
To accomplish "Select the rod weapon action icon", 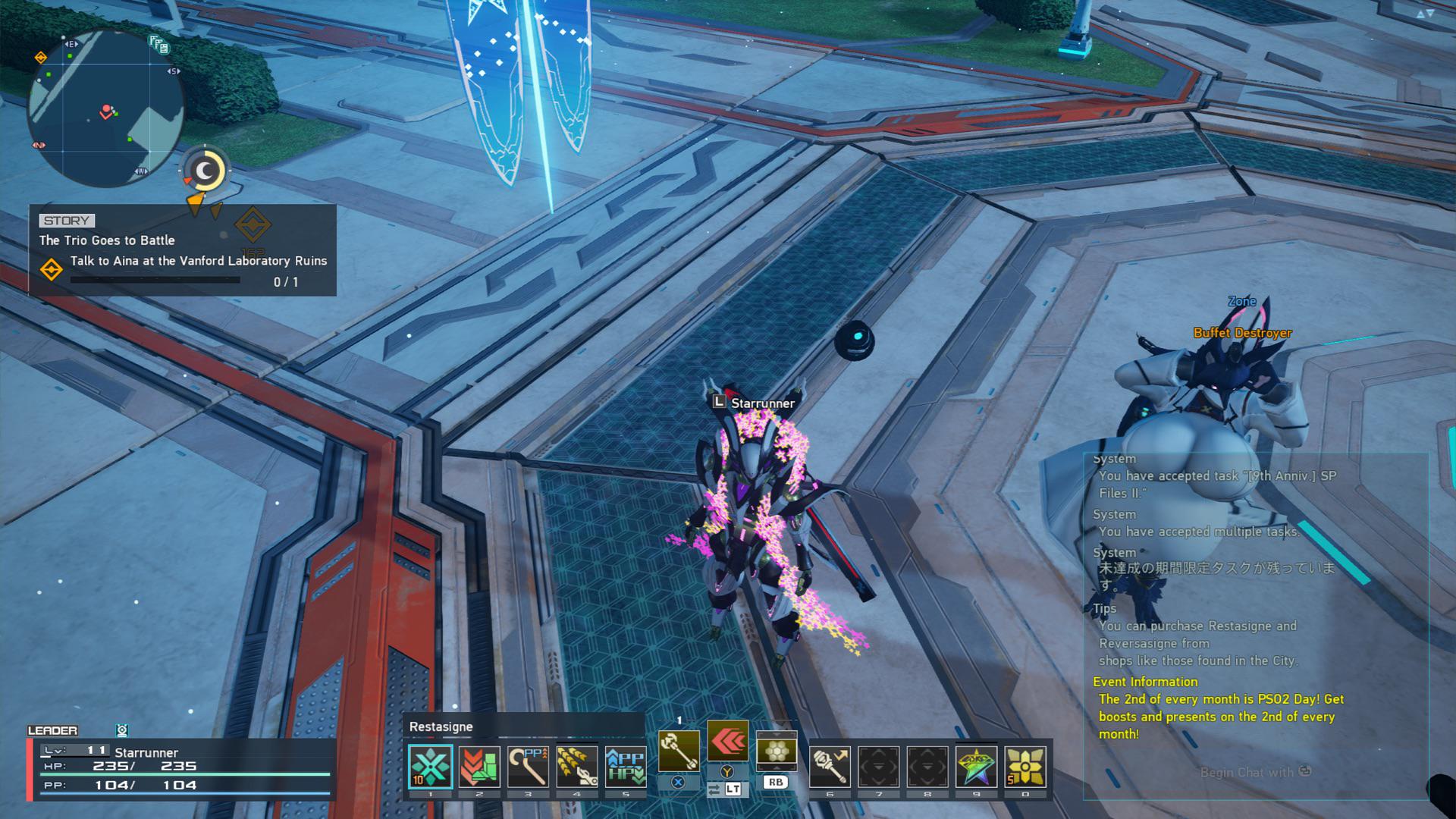I will click(678, 751).
